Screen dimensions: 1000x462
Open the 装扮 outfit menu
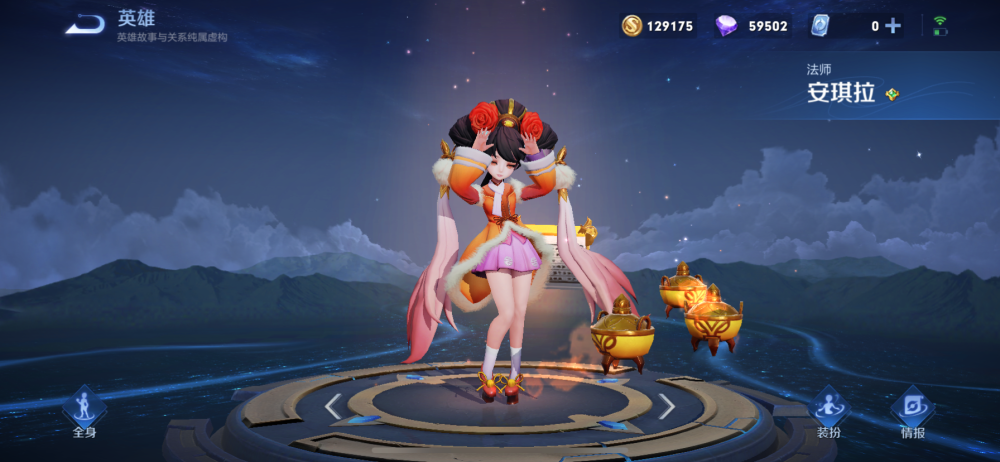(828, 411)
